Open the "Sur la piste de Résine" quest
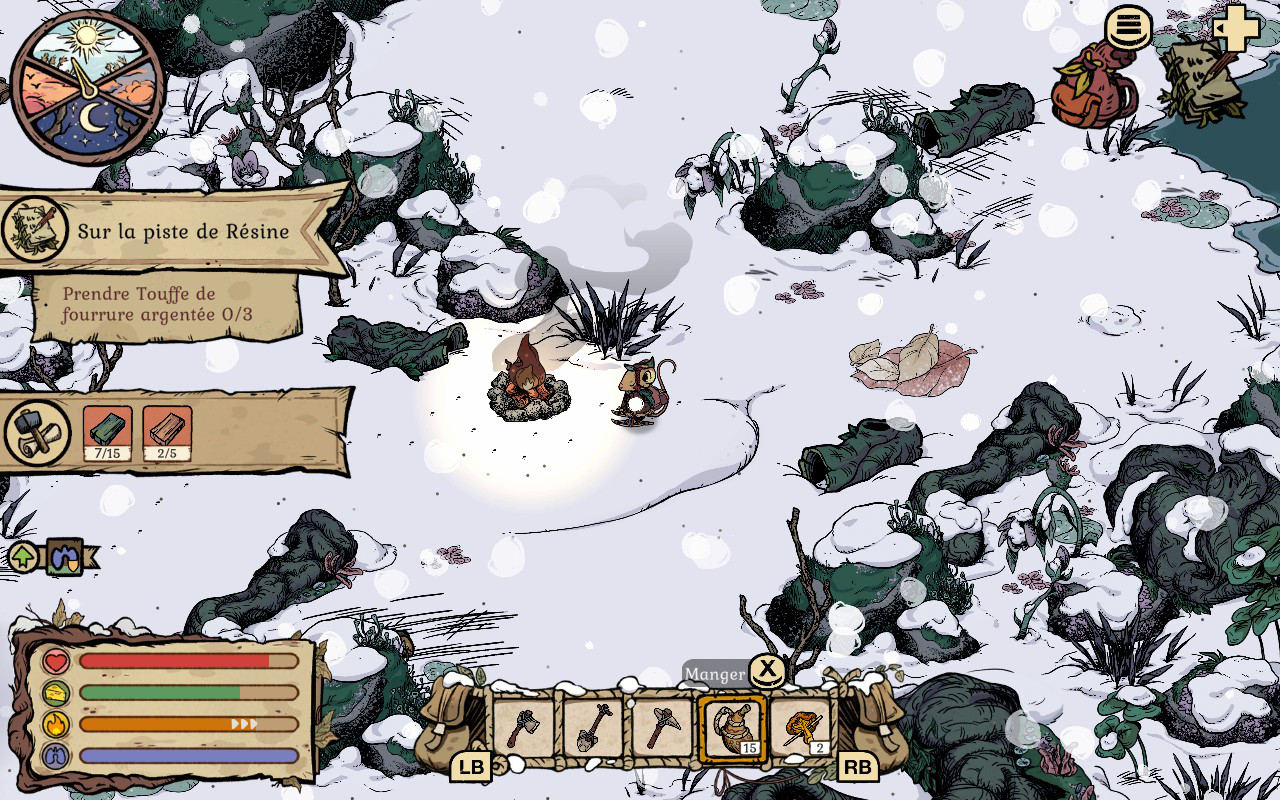The width and height of the screenshot is (1280, 800). pyautogui.click(x=184, y=232)
